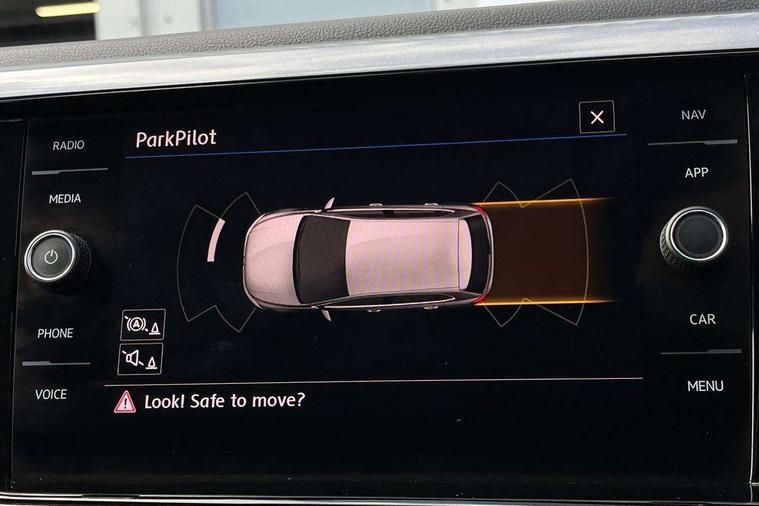The height and width of the screenshot is (506, 759).
Task: Open the PHONE menu
Action: point(55,334)
